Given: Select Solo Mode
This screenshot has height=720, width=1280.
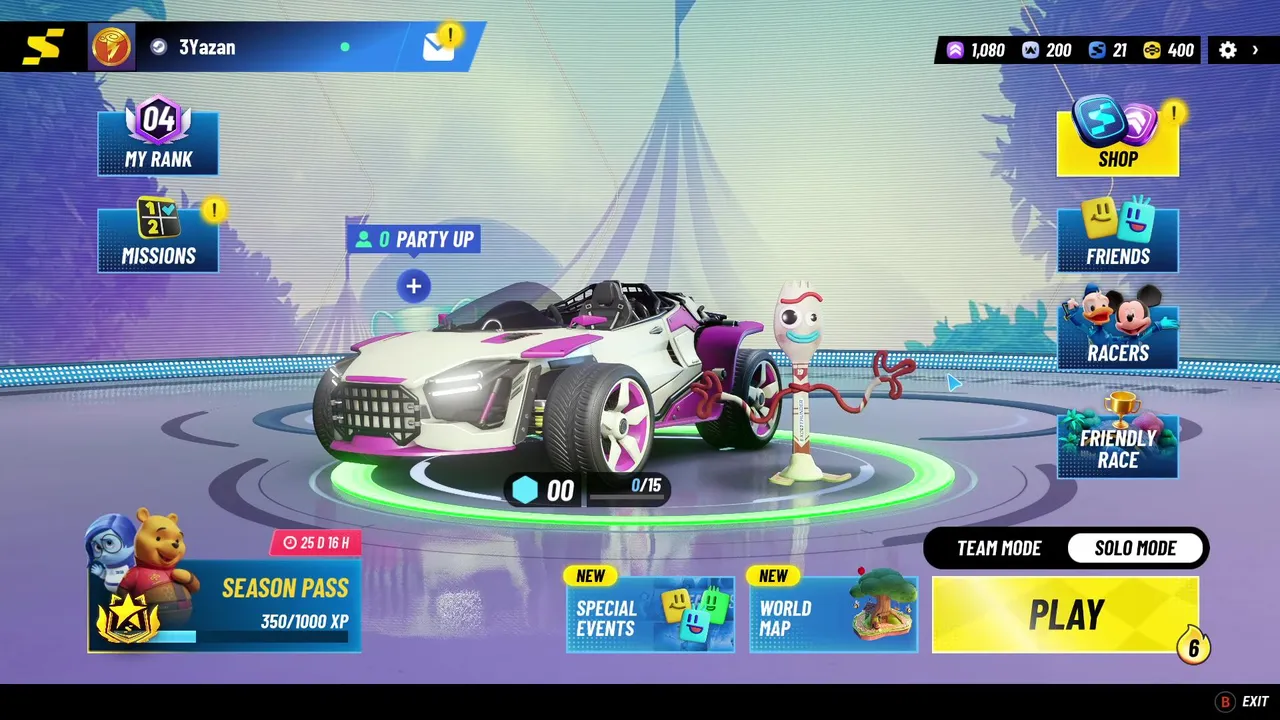Looking at the screenshot, I should [1135, 548].
